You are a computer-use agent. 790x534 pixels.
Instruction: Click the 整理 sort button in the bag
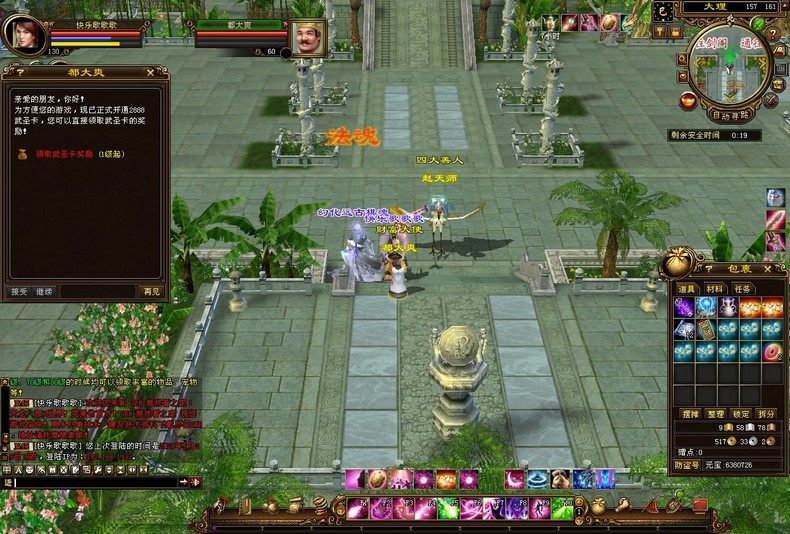pyautogui.click(x=716, y=413)
